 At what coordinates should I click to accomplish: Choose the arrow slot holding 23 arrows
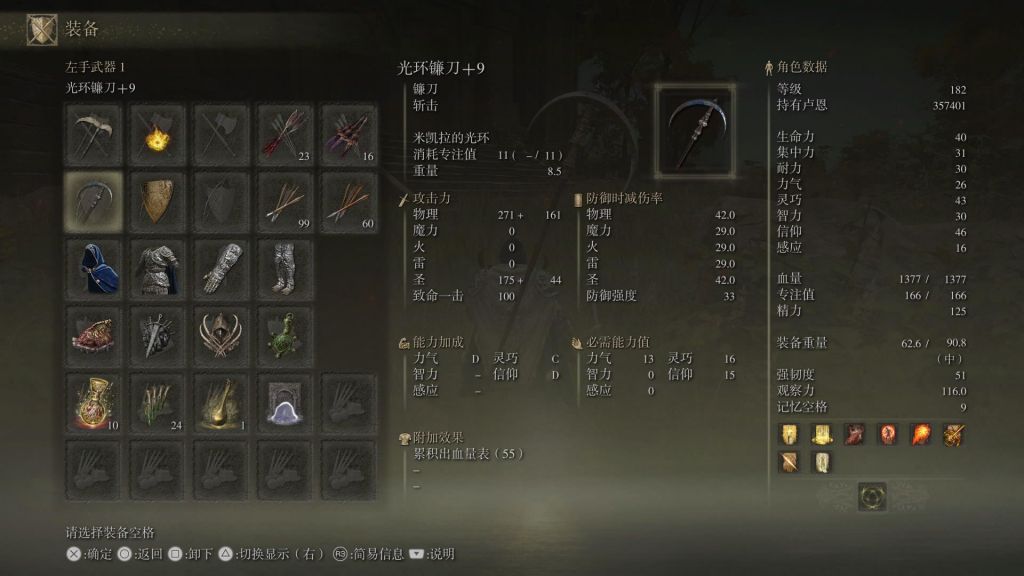(x=285, y=135)
